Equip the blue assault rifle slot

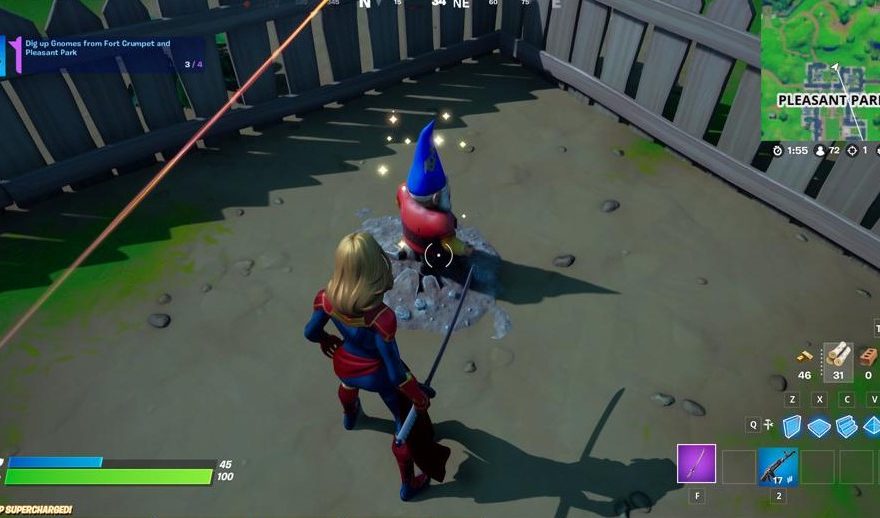(777, 465)
